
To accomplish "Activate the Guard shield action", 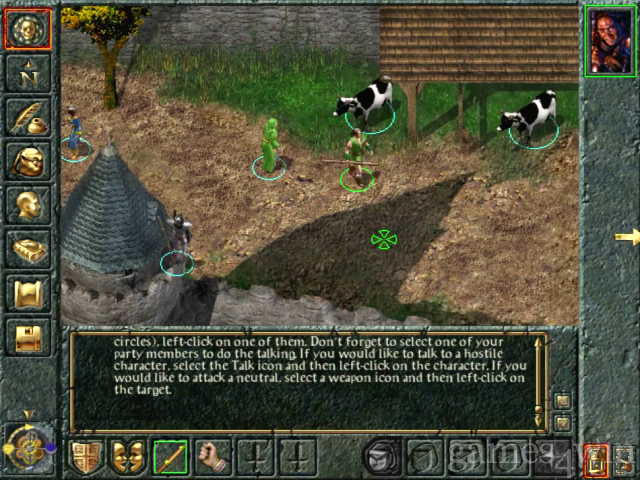I will (85, 457).
